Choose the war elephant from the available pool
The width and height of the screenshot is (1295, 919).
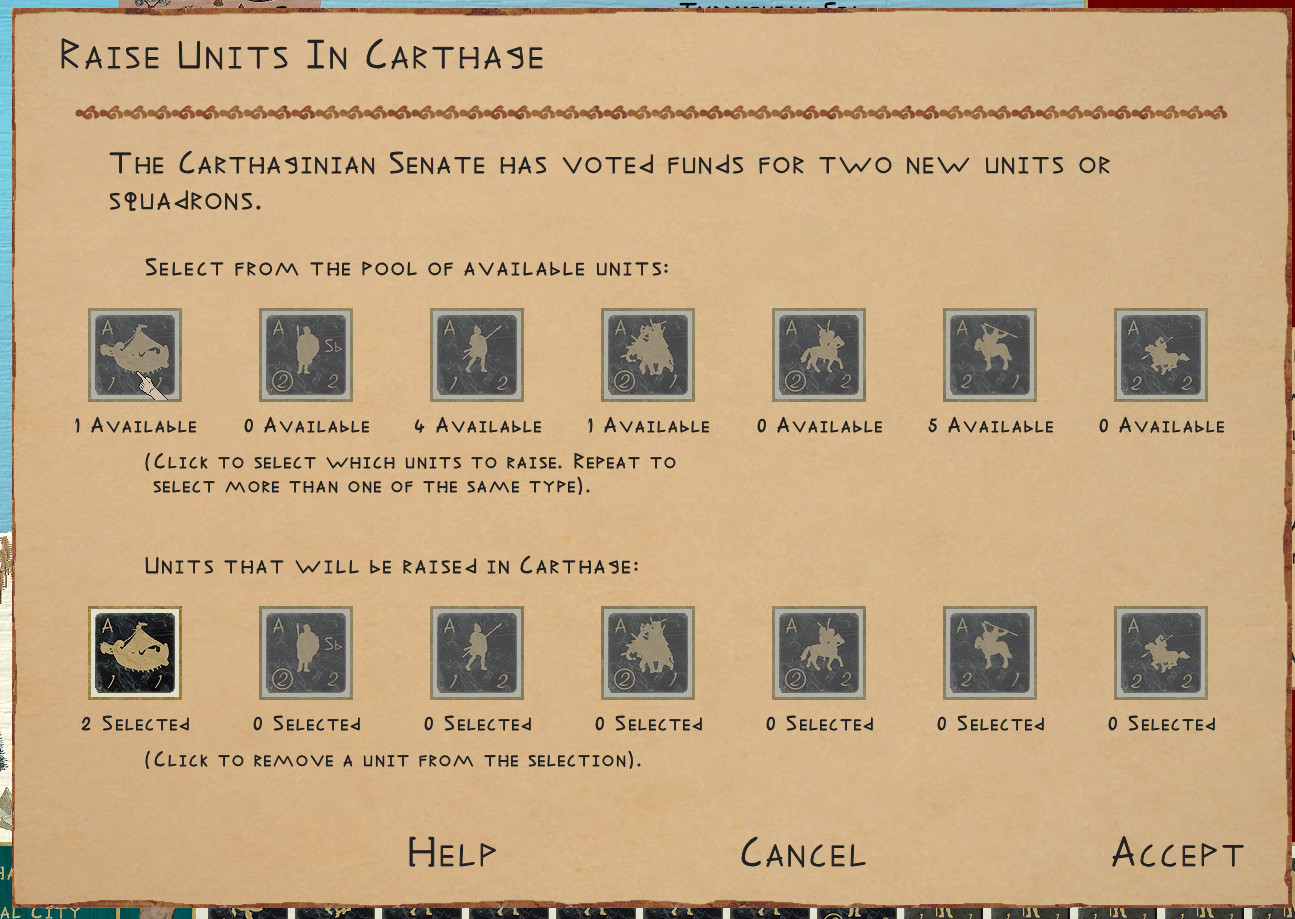click(x=648, y=355)
